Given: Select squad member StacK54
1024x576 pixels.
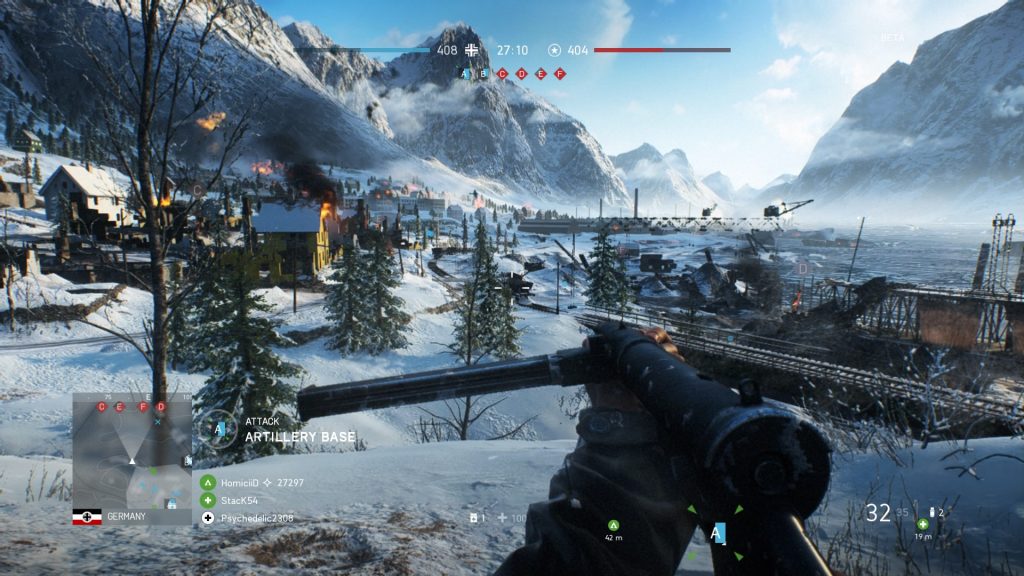Looking at the screenshot, I should (208, 499).
